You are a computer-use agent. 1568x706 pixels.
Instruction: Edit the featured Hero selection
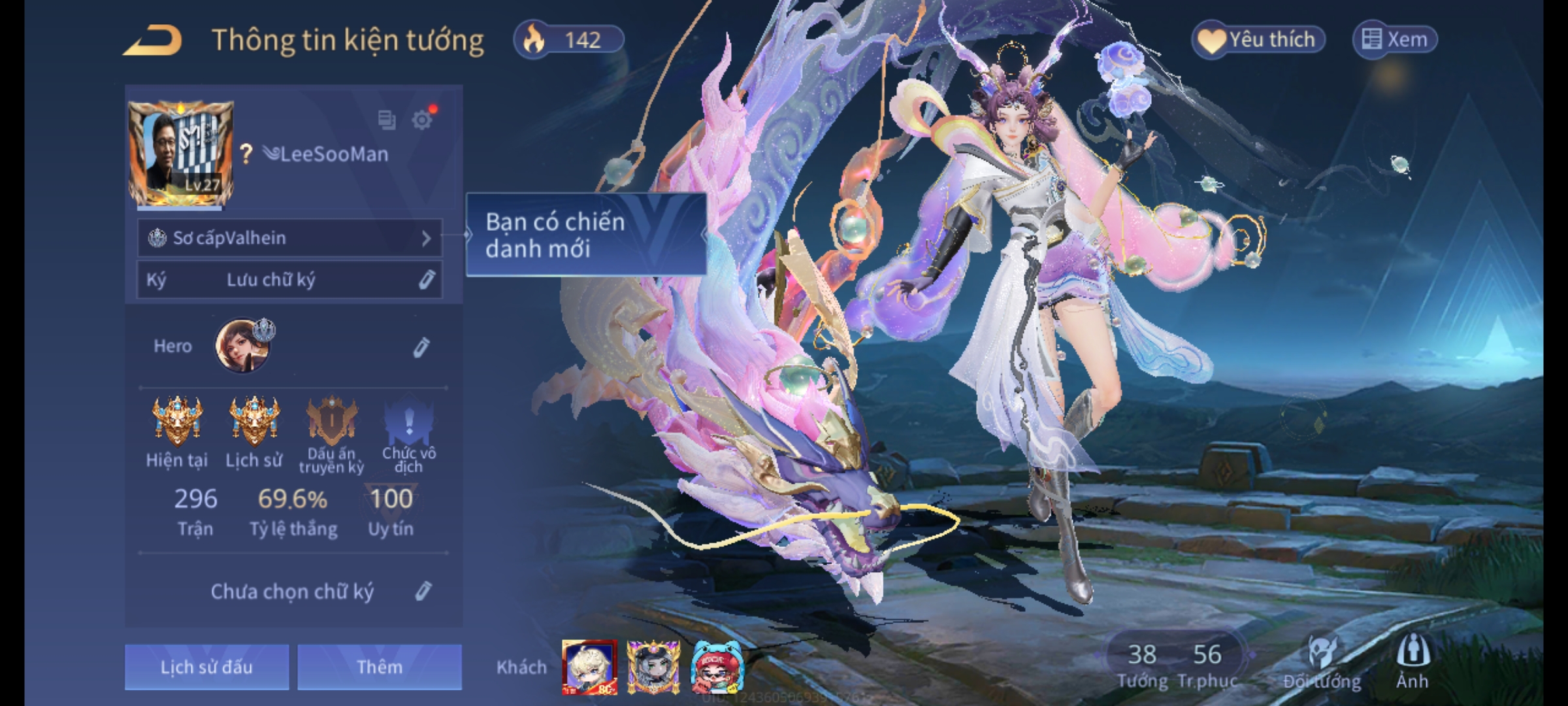point(421,347)
